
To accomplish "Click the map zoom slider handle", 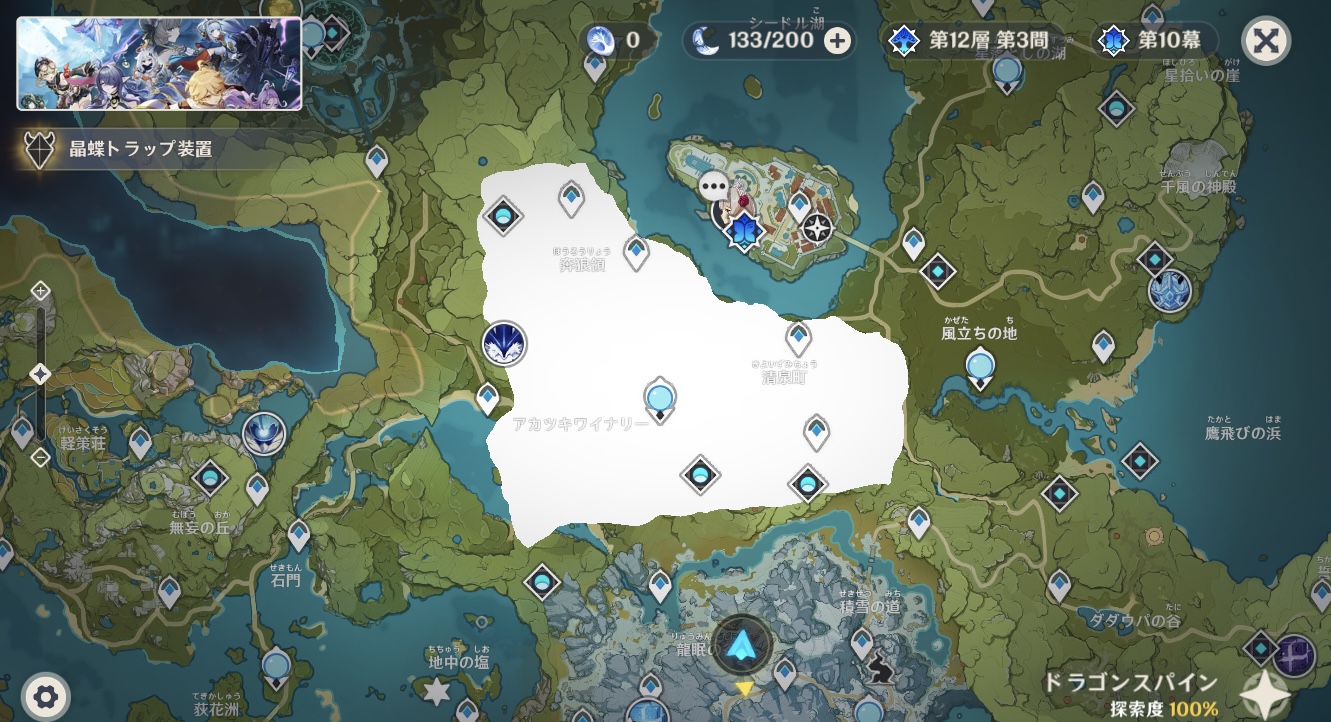I will coord(40,374).
